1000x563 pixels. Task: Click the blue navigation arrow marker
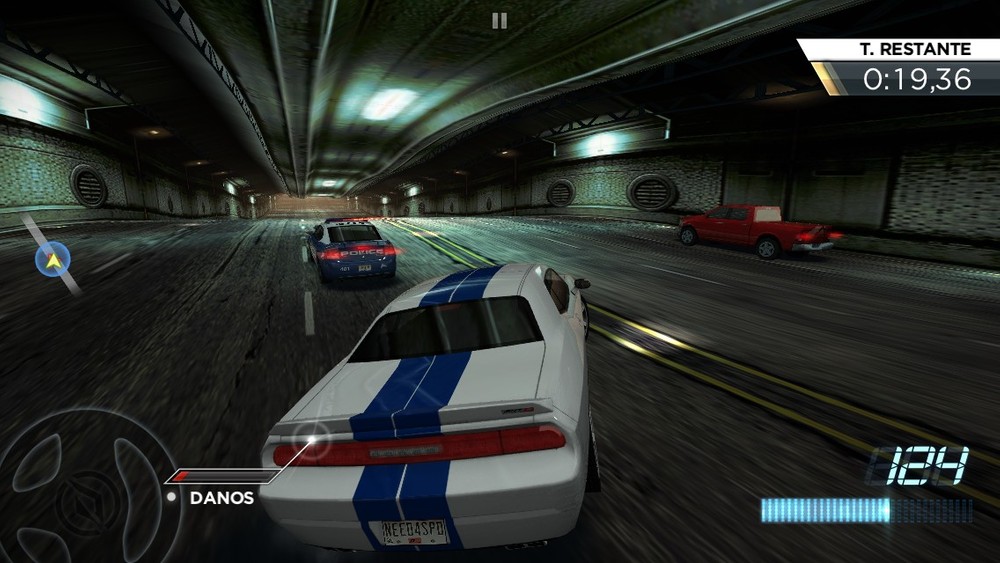tap(52, 260)
